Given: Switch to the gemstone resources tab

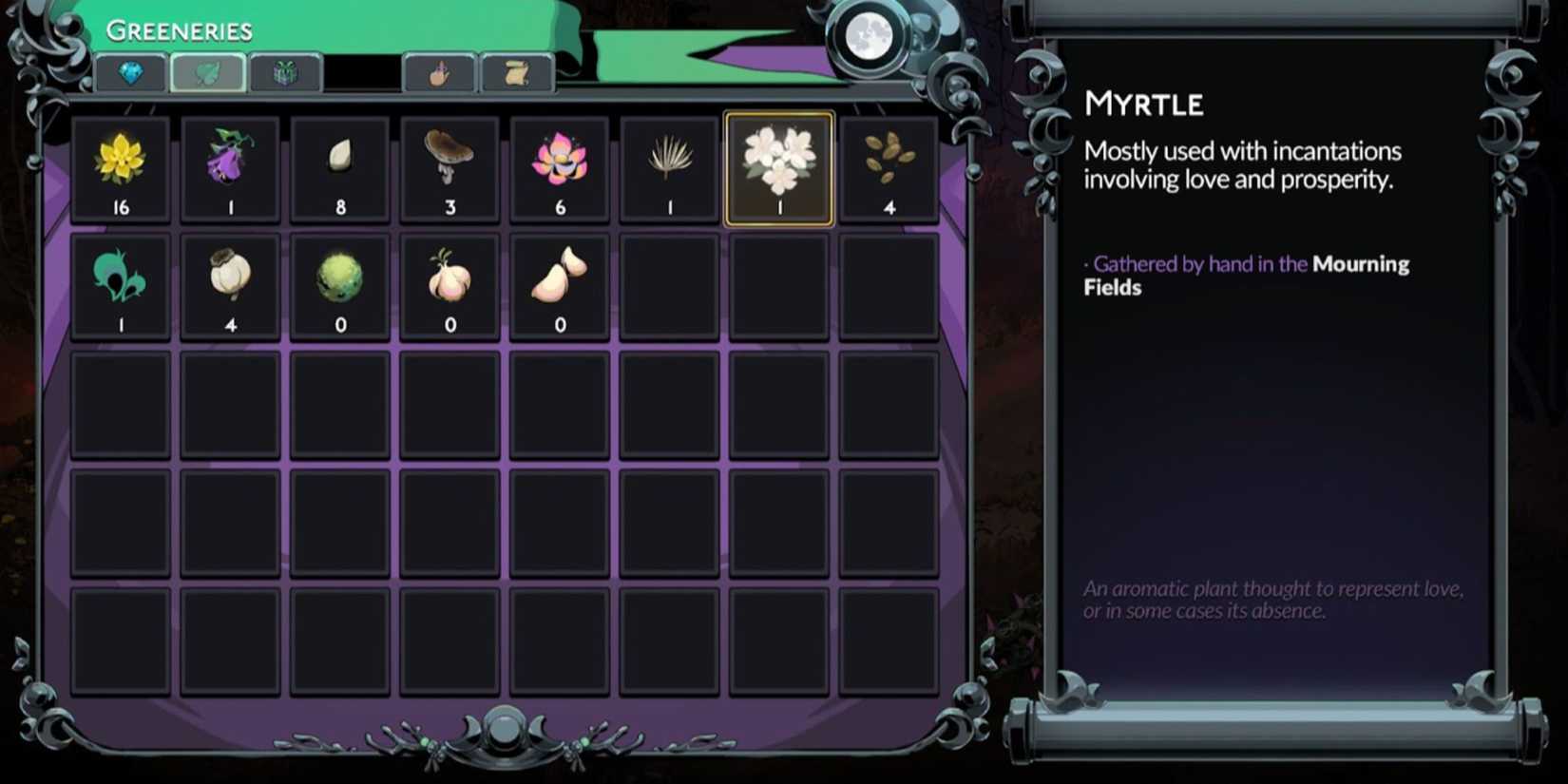Looking at the screenshot, I should click(x=130, y=75).
